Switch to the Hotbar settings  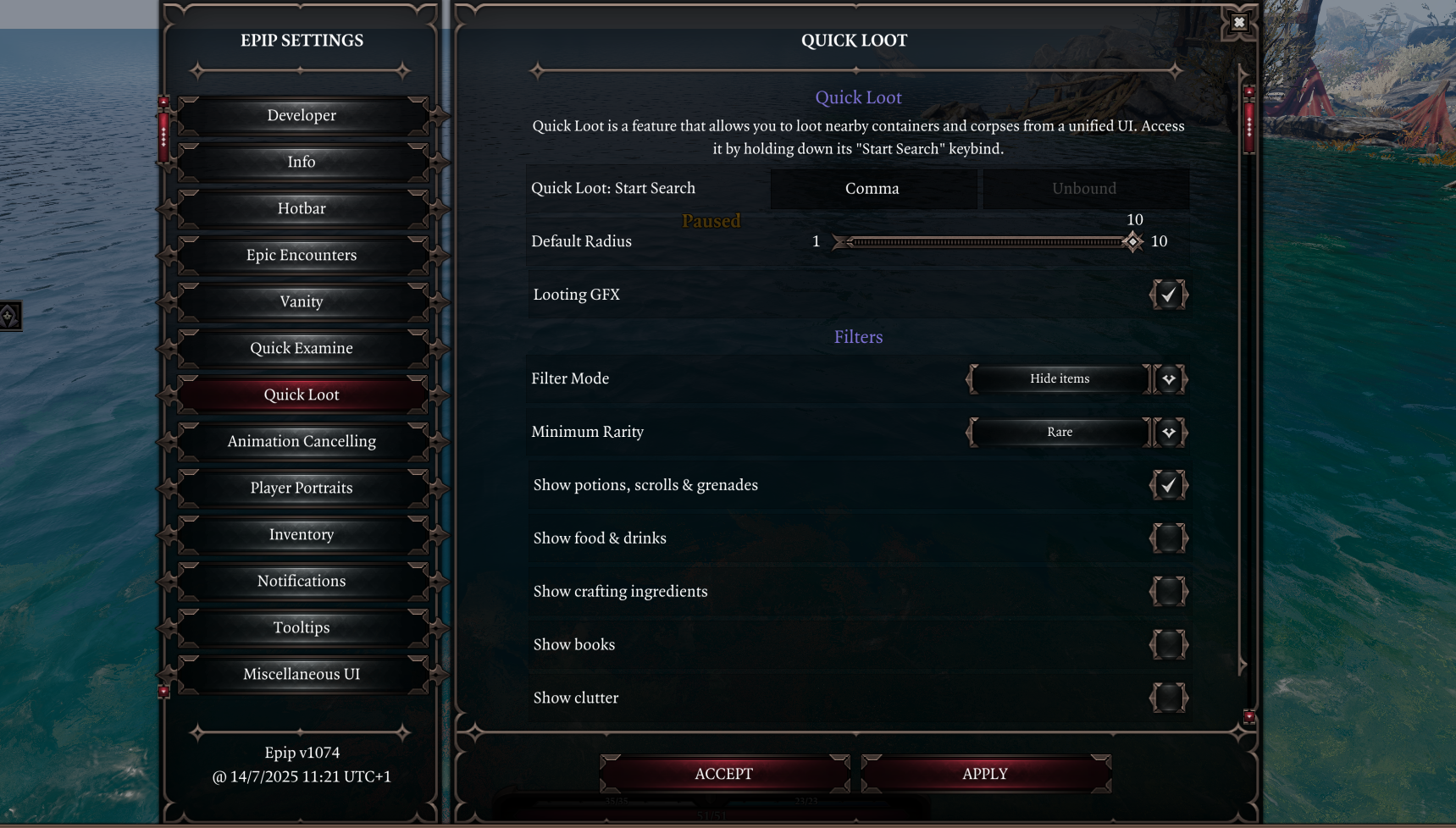pyautogui.click(x=302, y=208)
